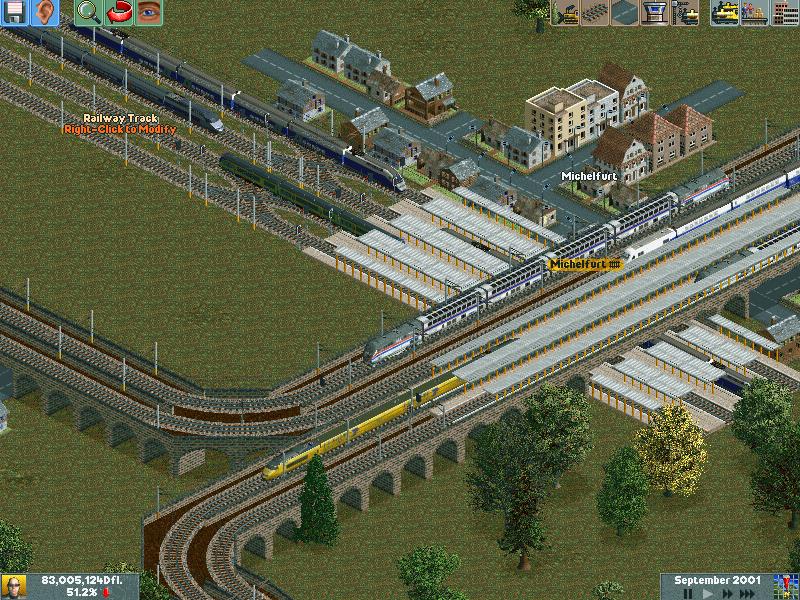
Task: Click the player face portrait
Action: pyautogui.click(x=14, y=586)
